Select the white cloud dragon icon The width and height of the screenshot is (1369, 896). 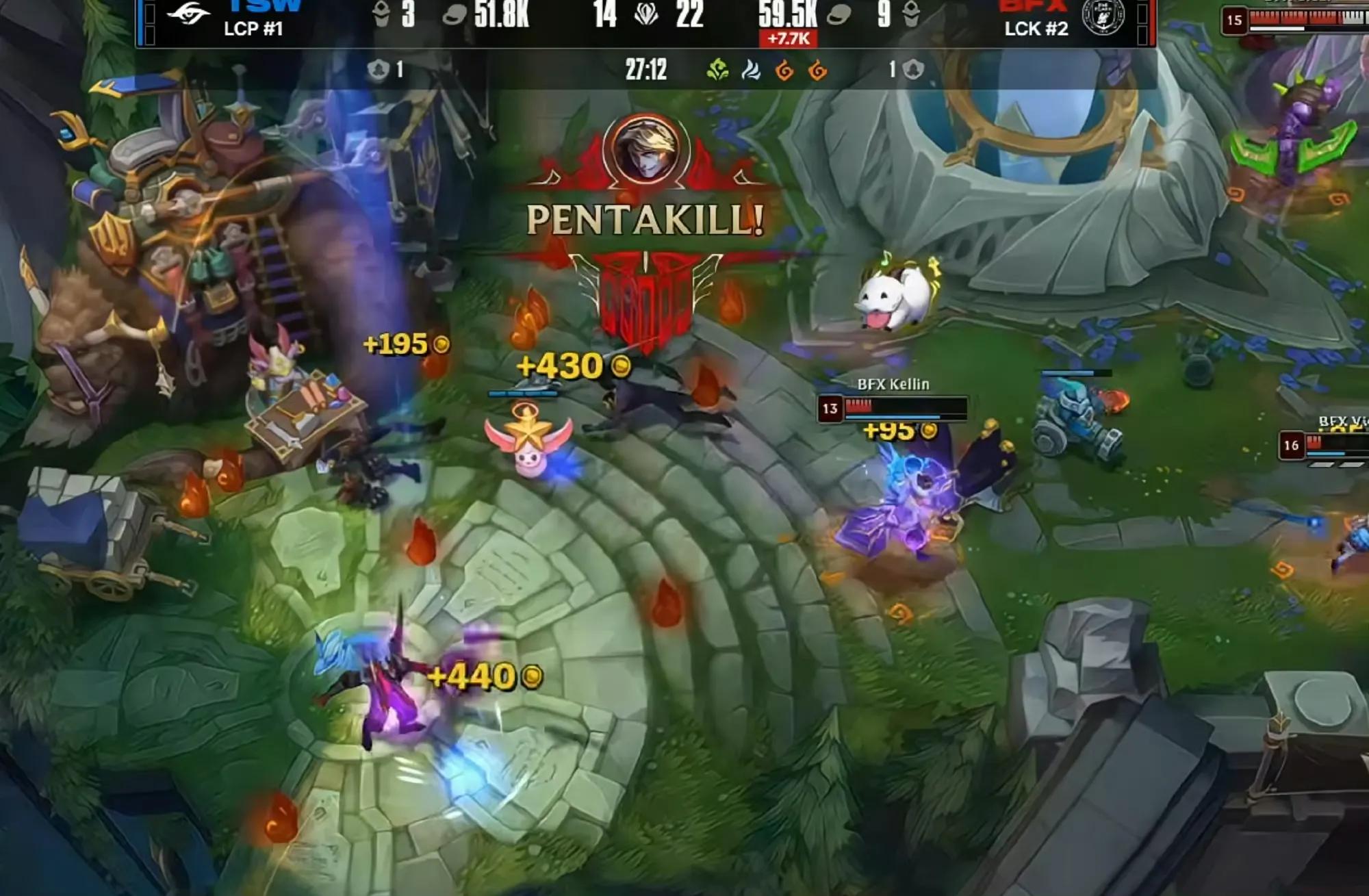(x=751, y=70)
